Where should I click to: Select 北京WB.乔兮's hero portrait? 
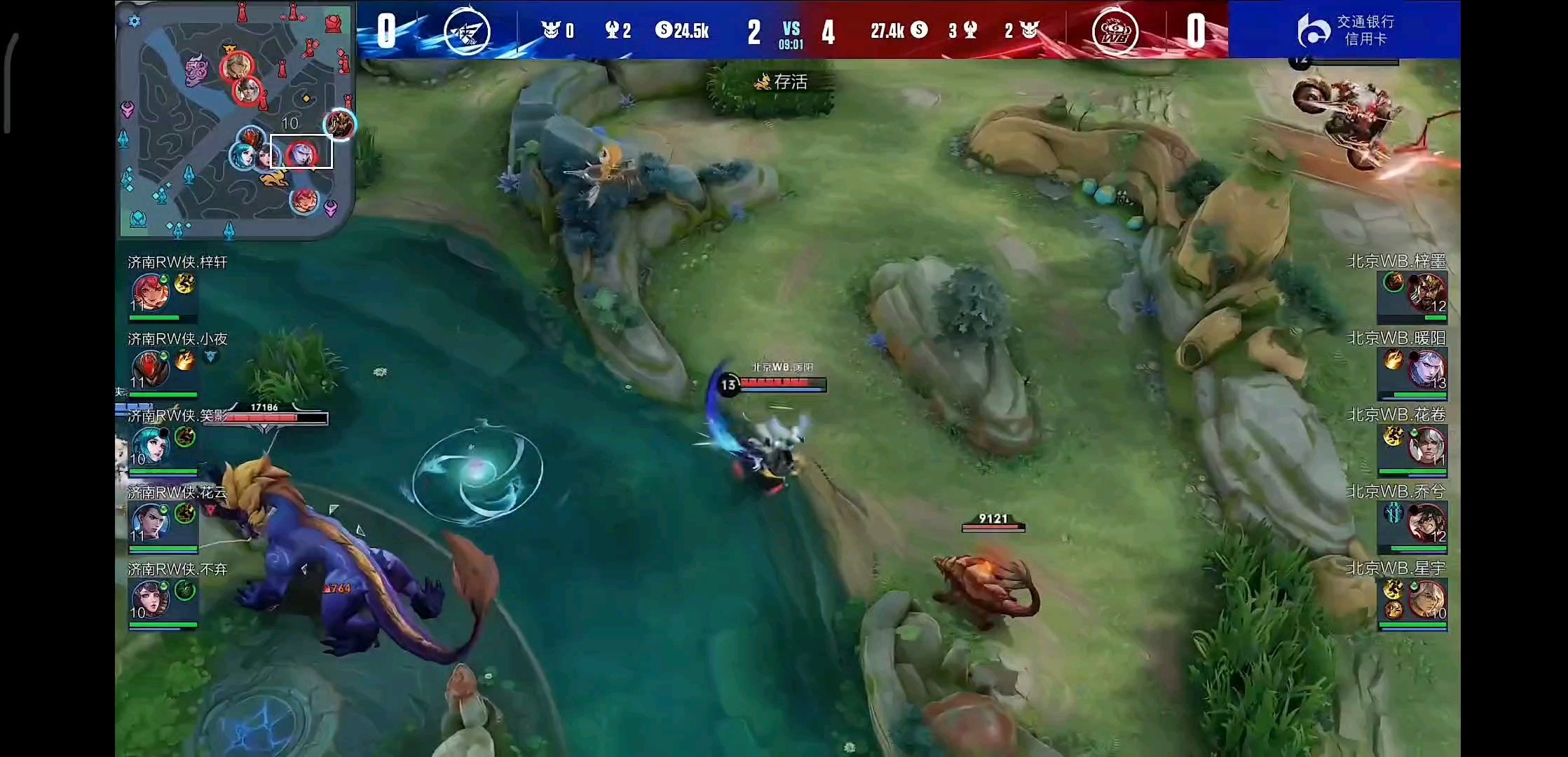coord(1426,523)
